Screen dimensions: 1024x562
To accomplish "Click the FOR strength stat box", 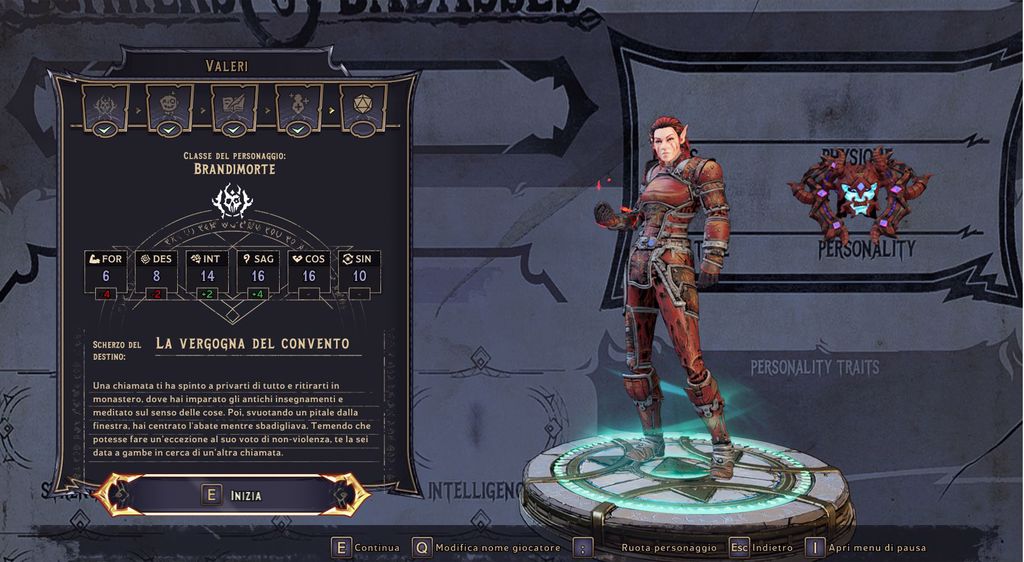I will click(x=105, y=272).
